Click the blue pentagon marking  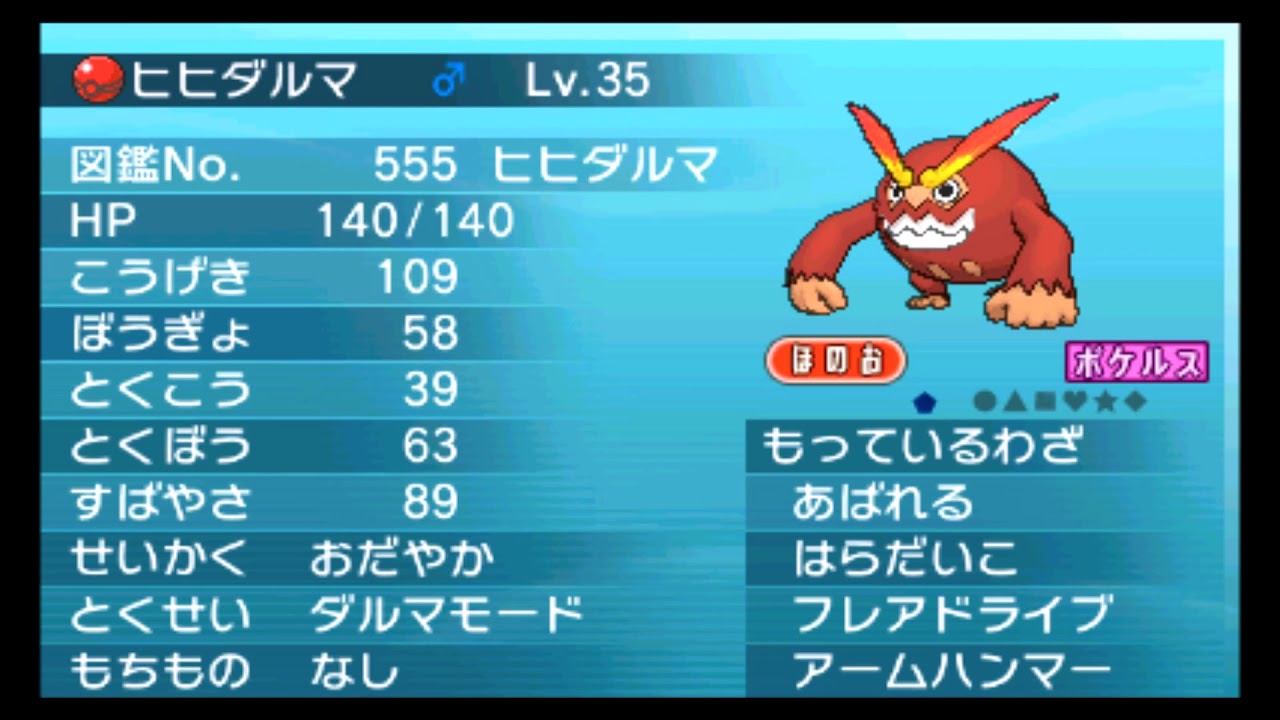coord(922,400)
